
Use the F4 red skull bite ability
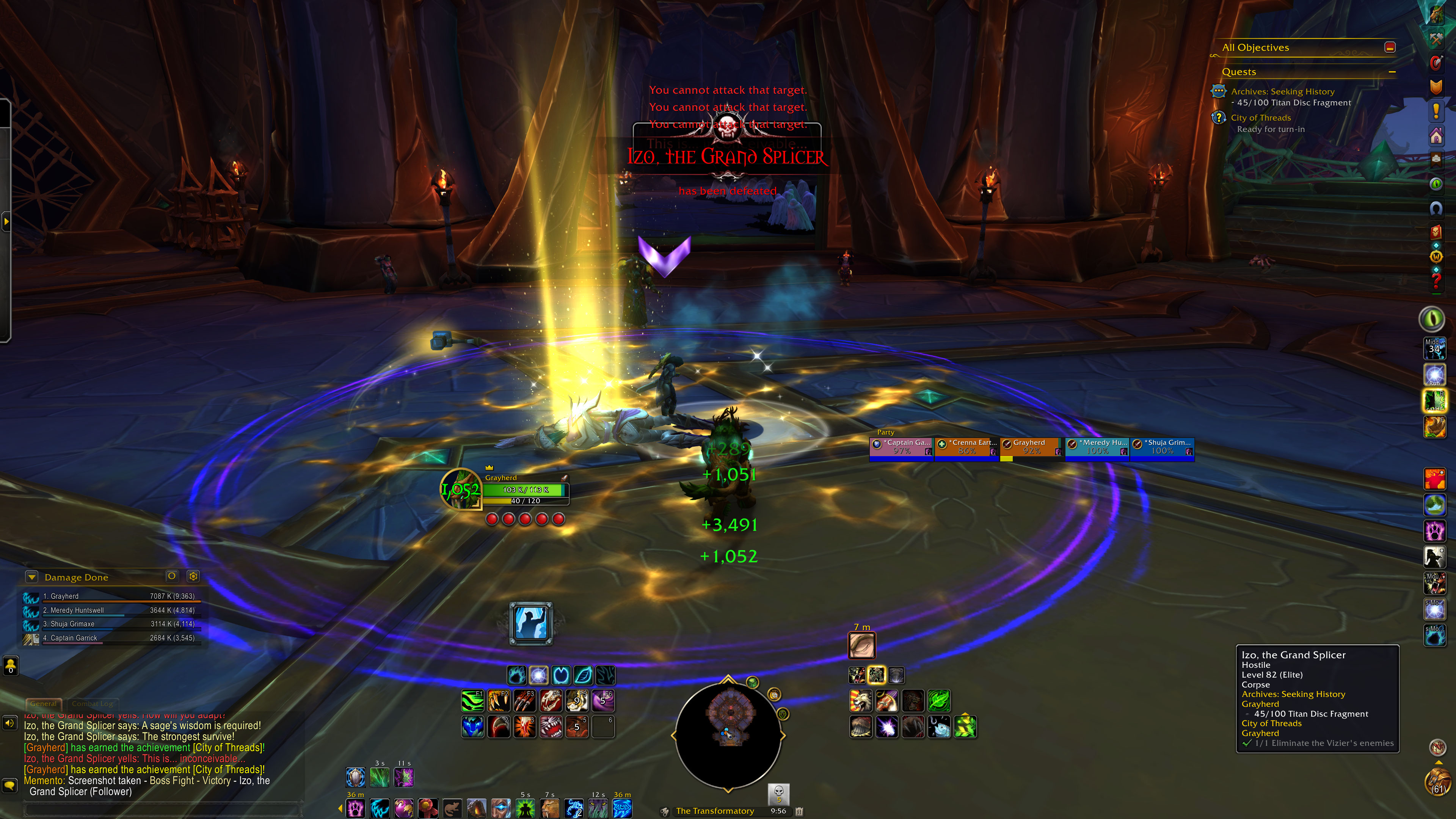551,701
